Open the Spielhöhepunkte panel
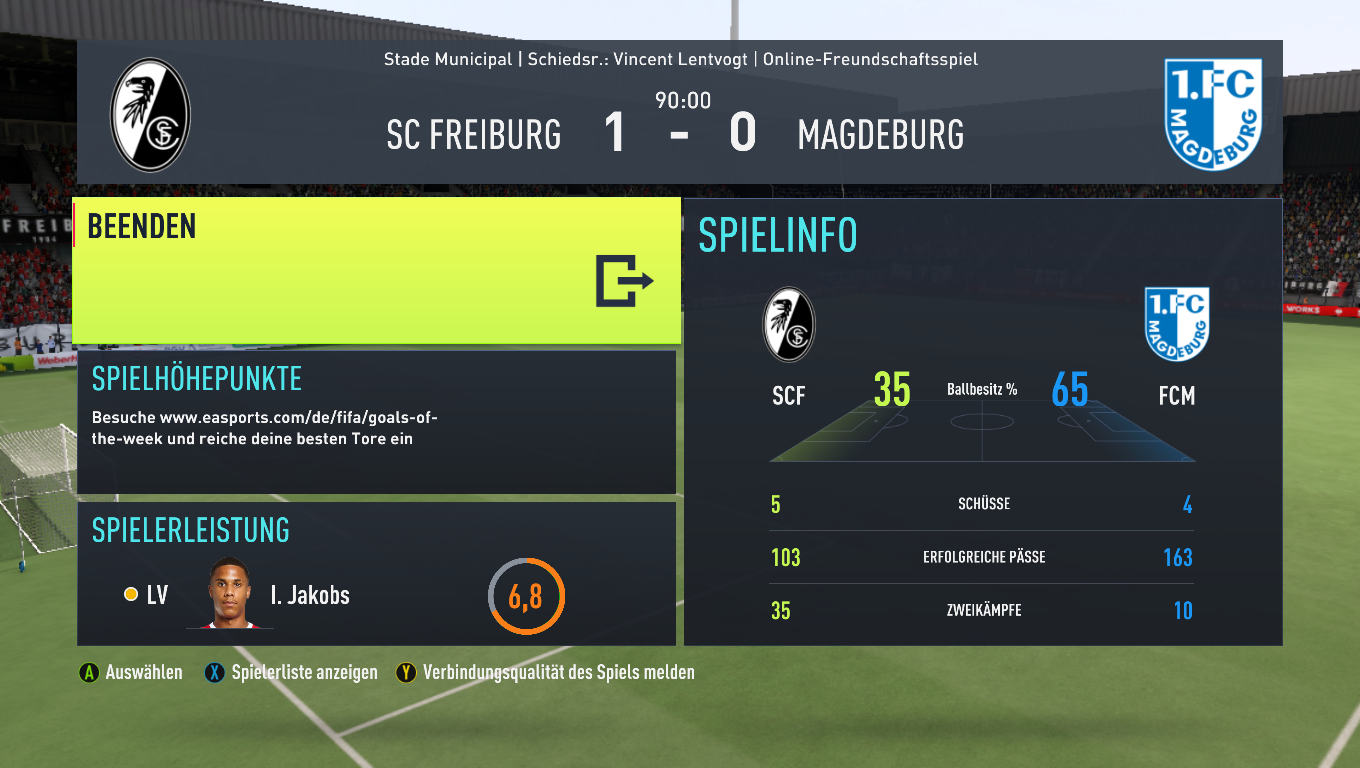 click(x=376, y=421)
